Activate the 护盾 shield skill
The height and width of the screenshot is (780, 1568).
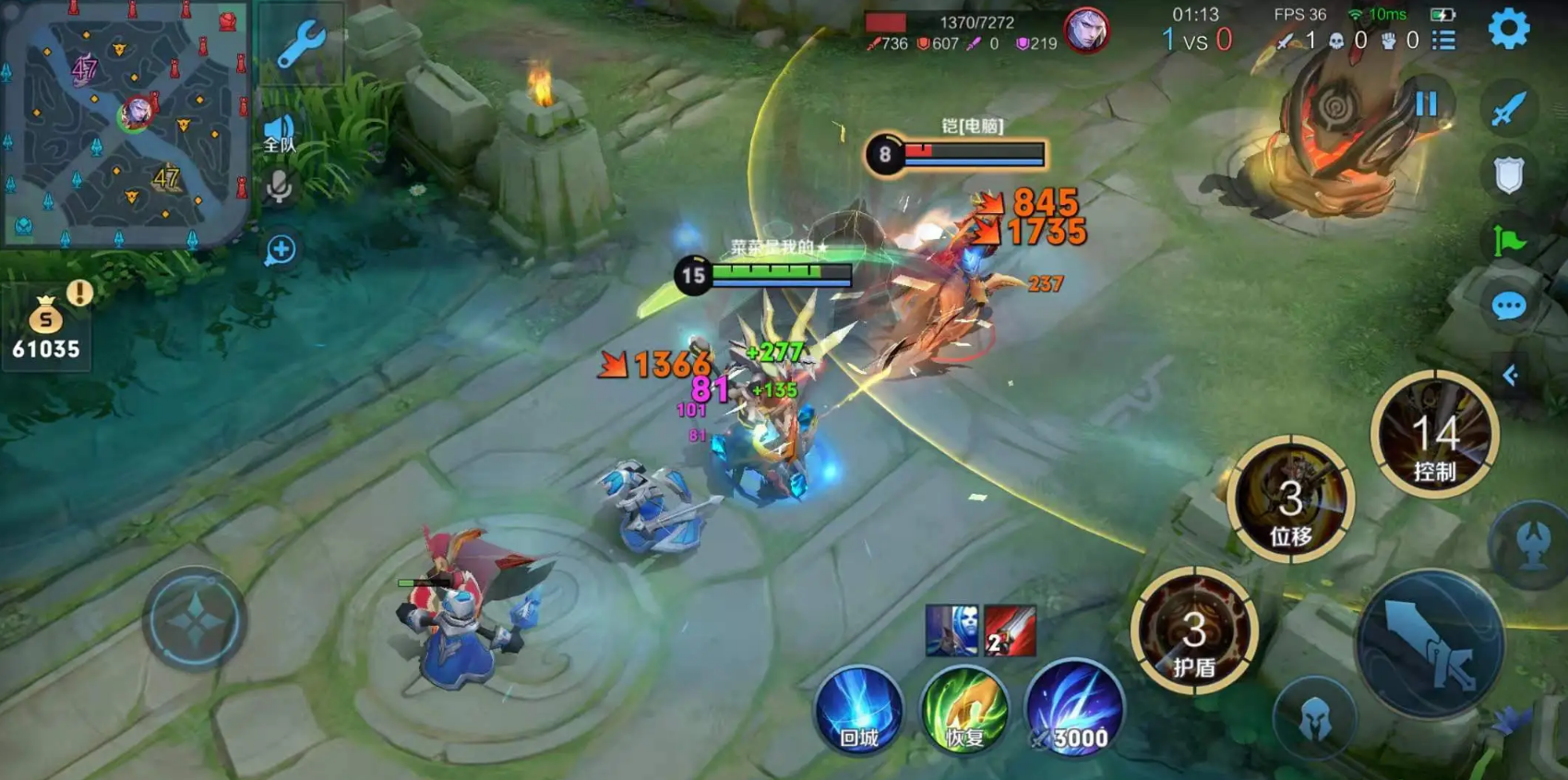(x=1194, y=632)
